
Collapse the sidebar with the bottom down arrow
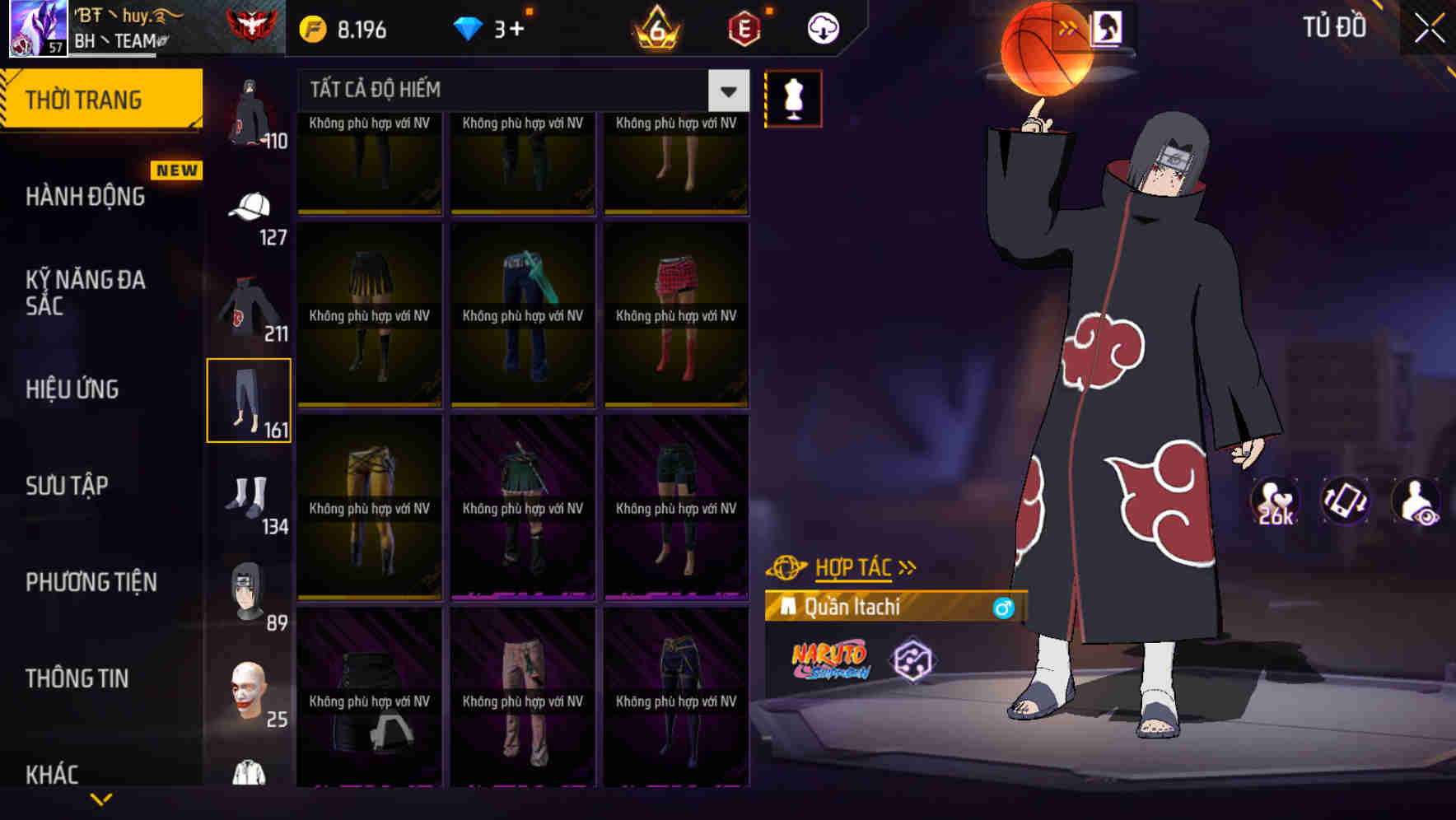99,800
